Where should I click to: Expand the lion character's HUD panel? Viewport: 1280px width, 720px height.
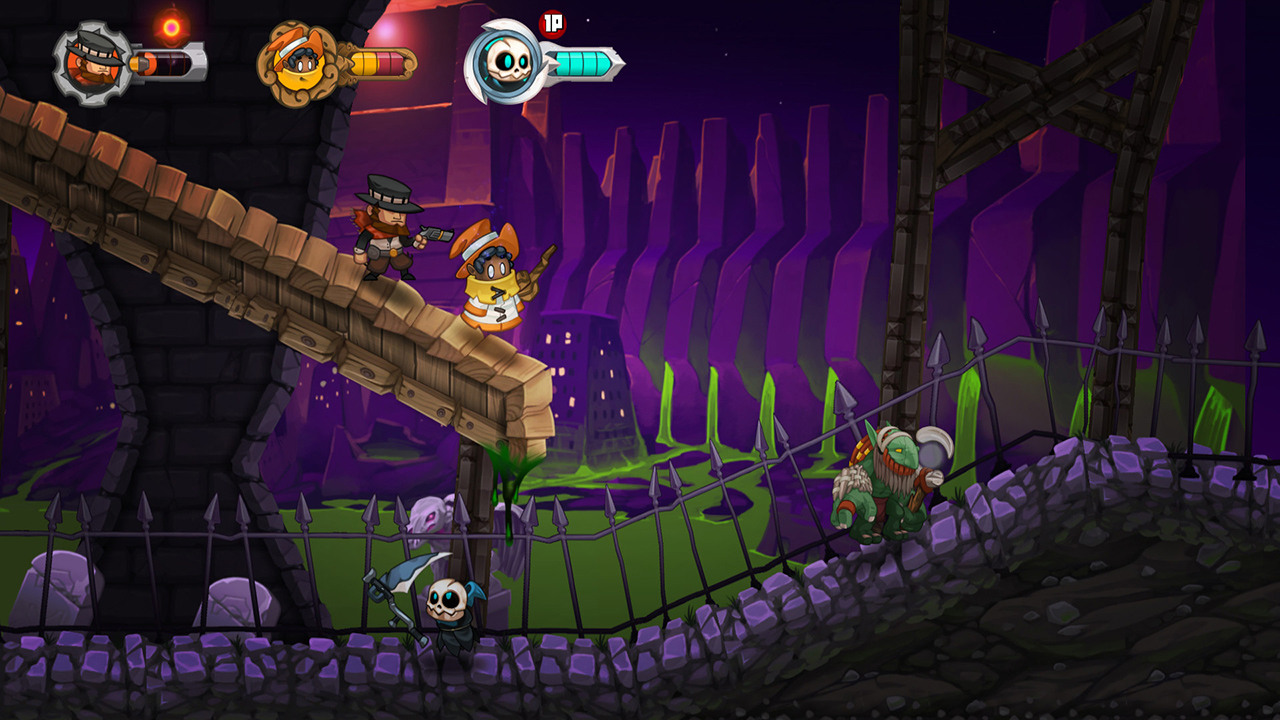pyautogui.click(x=340, y=62)
